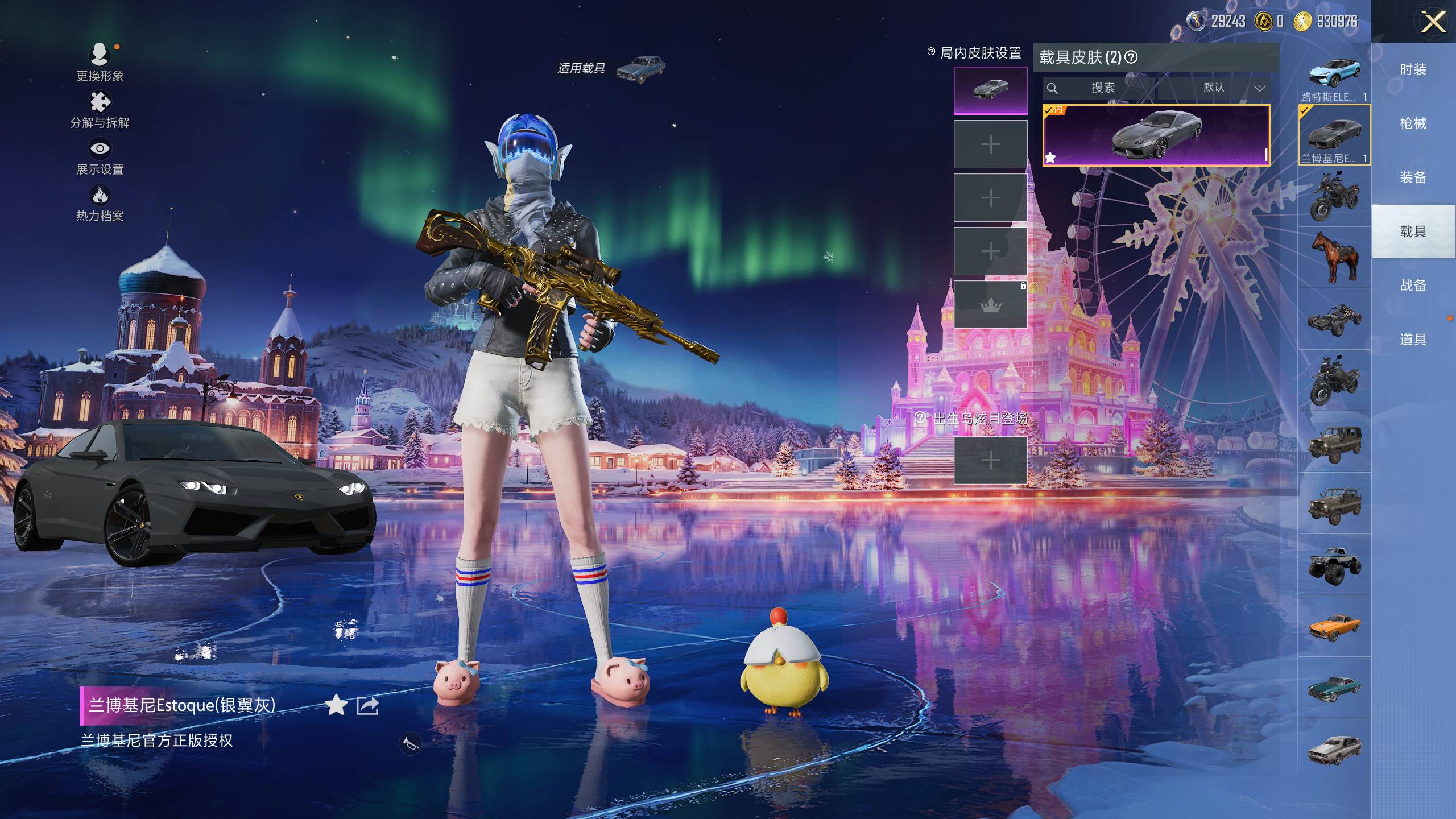1456x819 pixels.
Task: Select the orange sports car thumbnail
Action: pos(1334,627)
